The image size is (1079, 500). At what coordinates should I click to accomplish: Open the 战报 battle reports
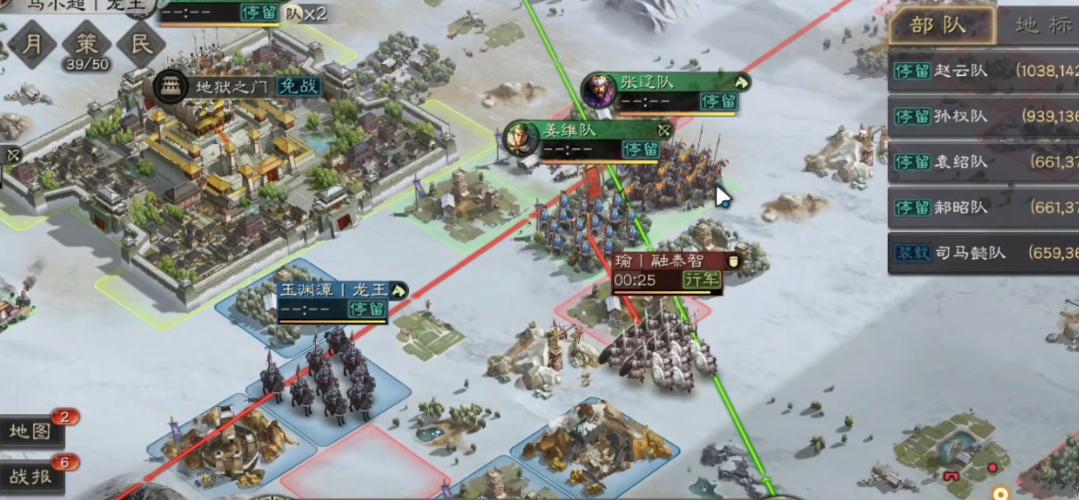pyautogui.click(x=32, y=476)
